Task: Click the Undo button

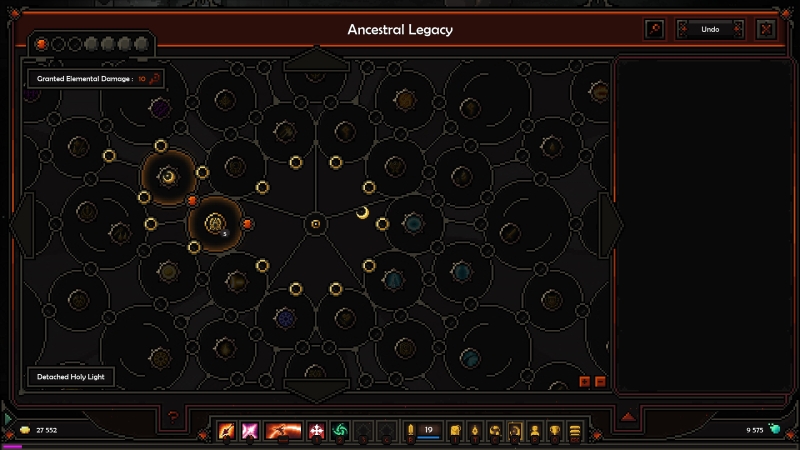Action: point(710,30)
